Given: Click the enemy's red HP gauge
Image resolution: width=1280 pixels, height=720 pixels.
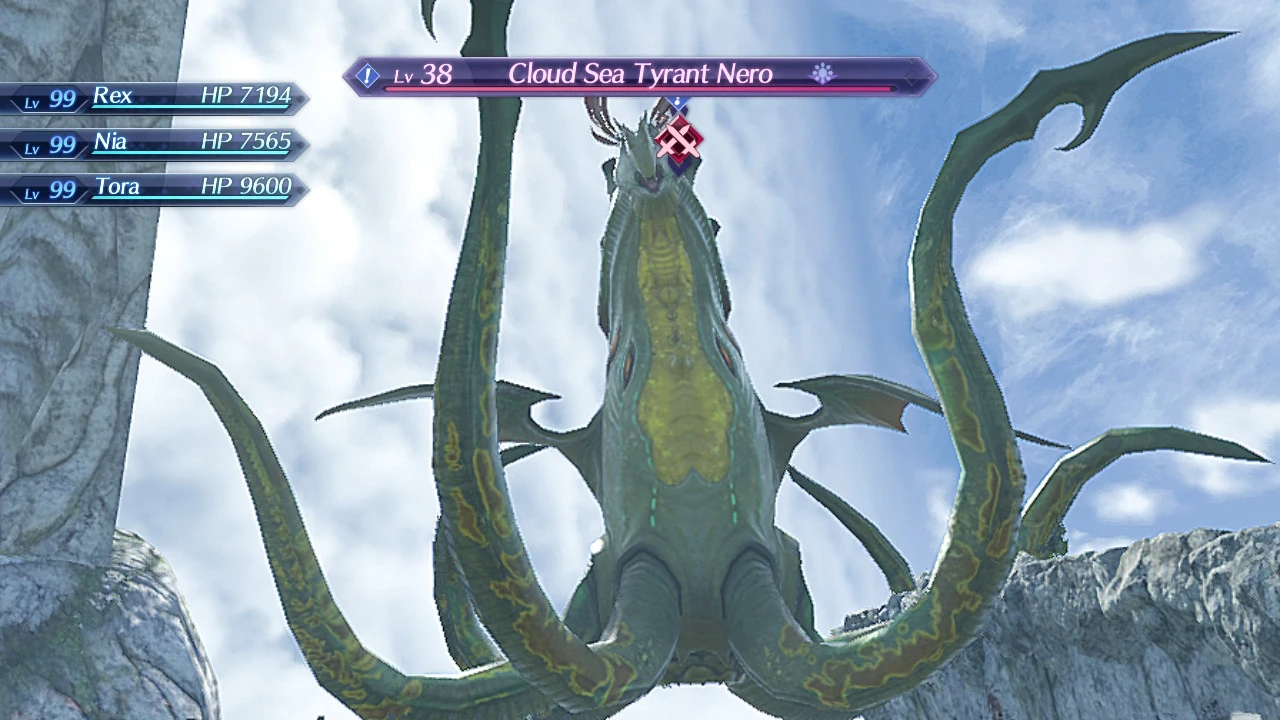Looking at the screenshot, I should [640, 90].
